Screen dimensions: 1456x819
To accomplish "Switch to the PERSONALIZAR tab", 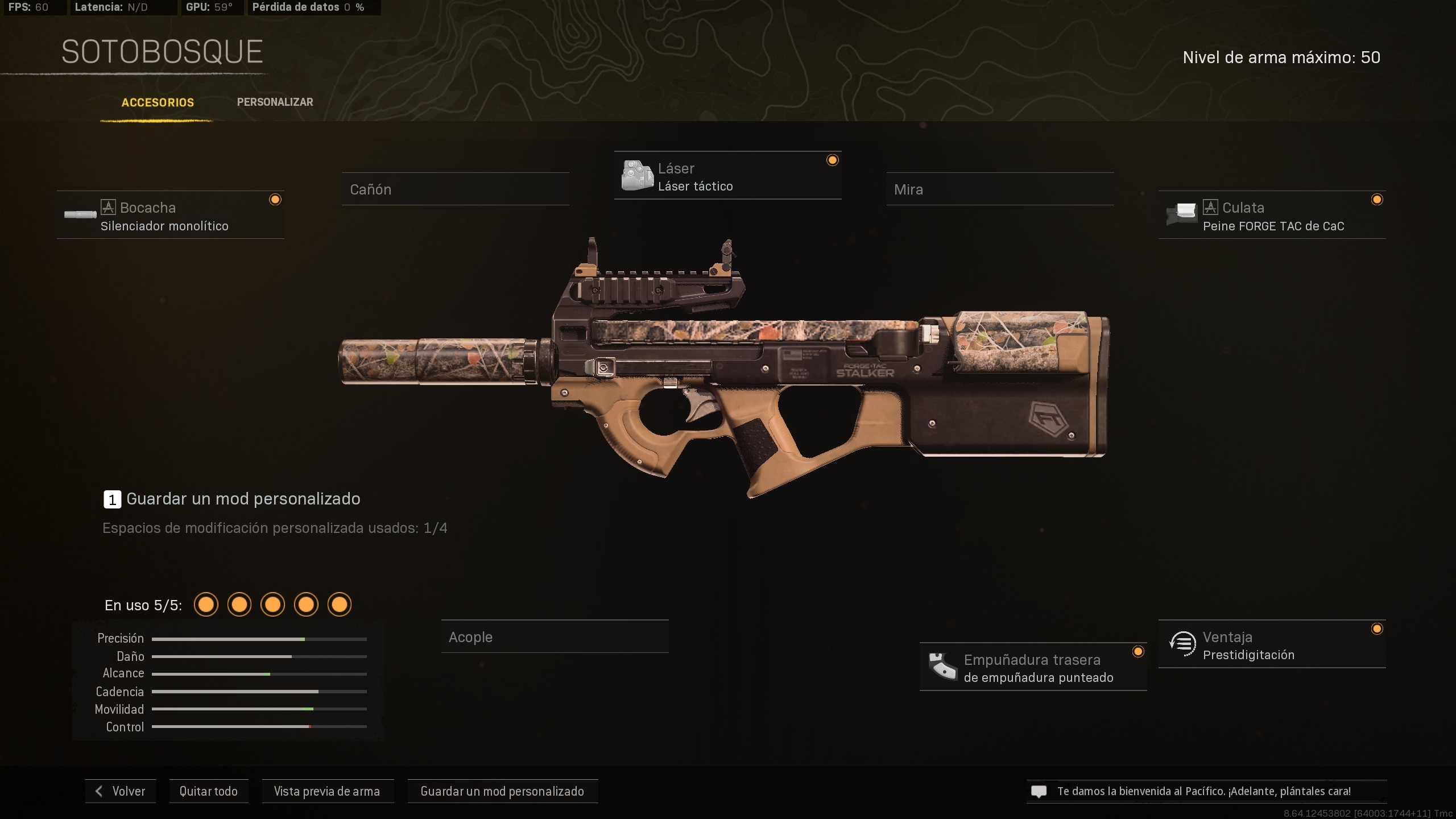I will coord(275,102).
